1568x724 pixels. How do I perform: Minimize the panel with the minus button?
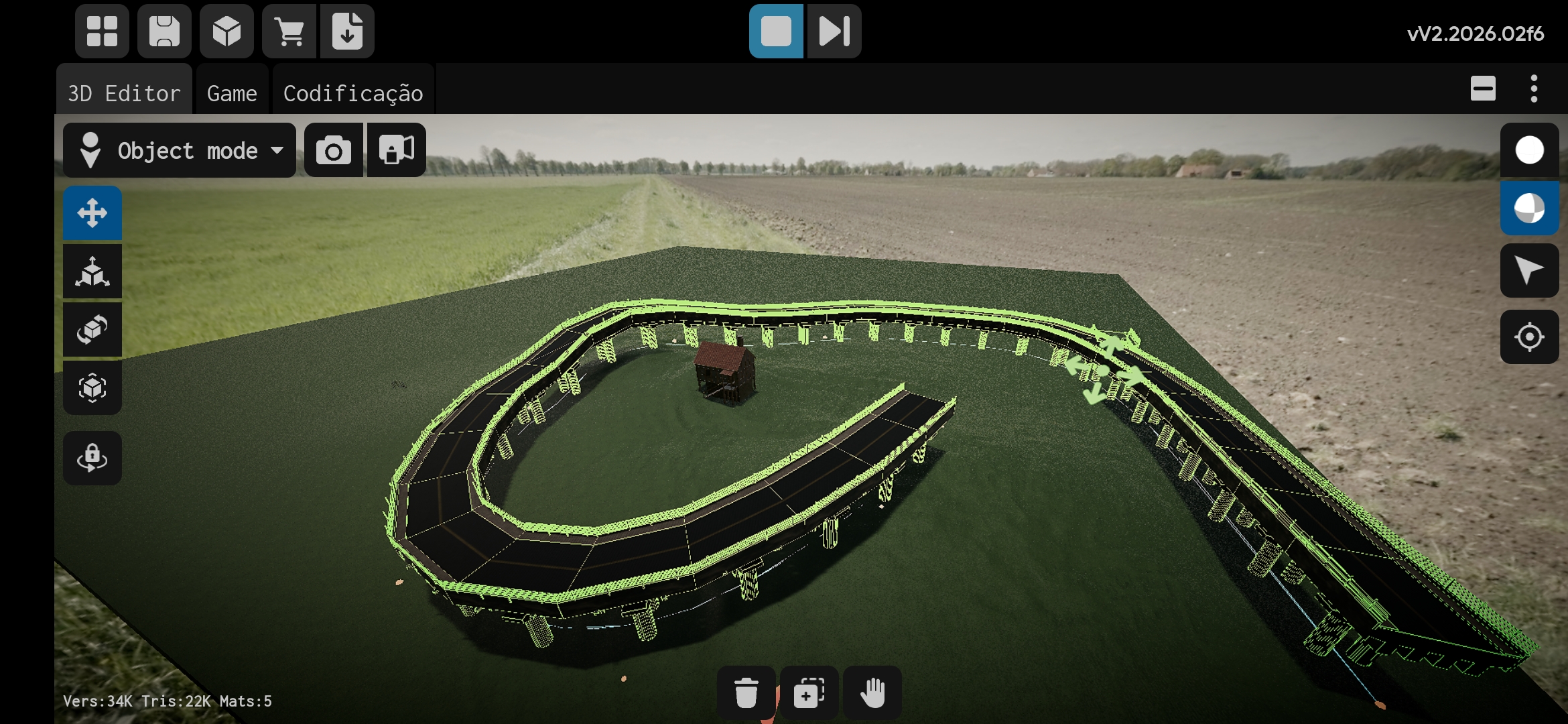1483,88
